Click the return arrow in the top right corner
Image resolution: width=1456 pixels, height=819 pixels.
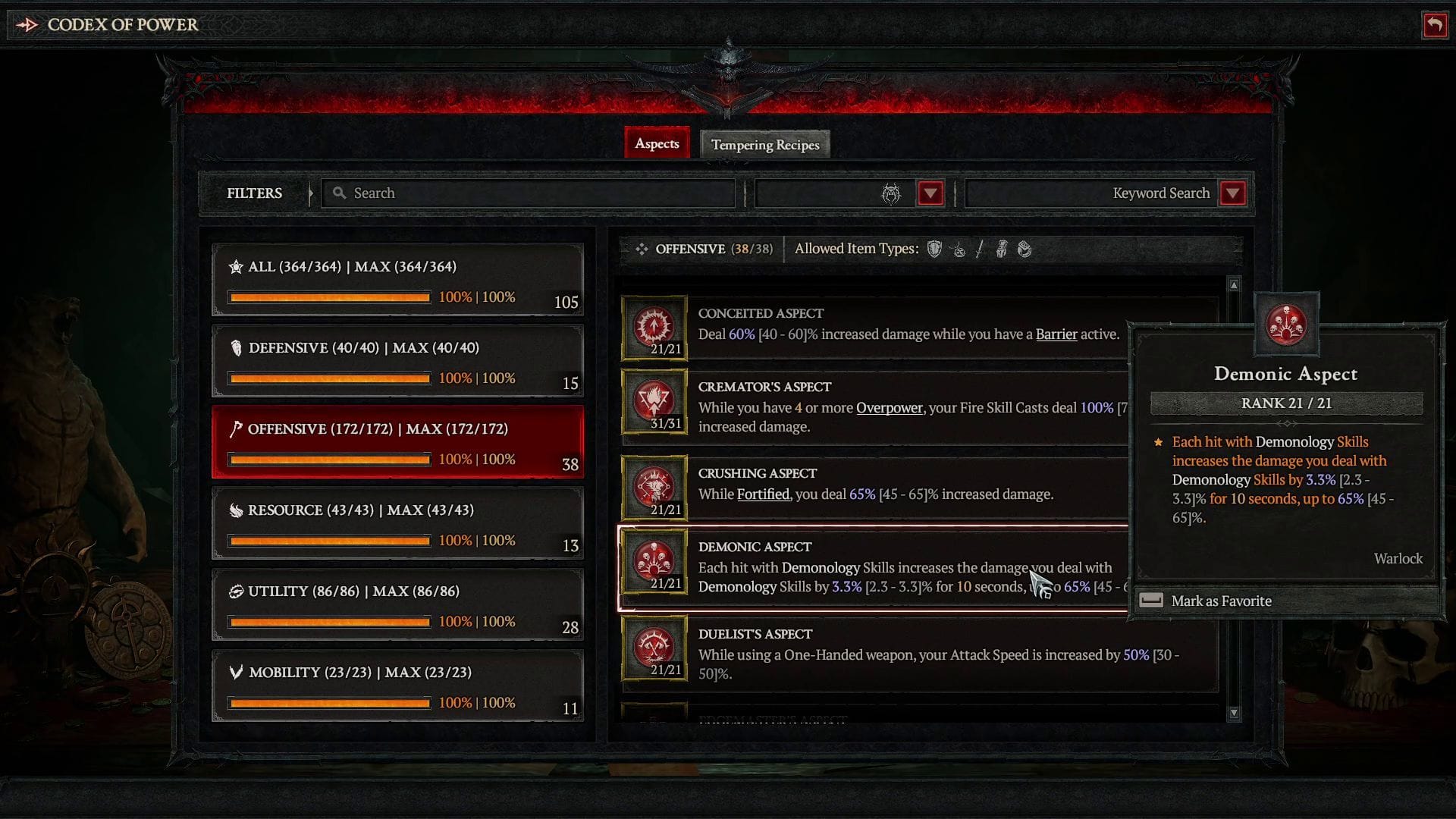tap(1433, 25)
